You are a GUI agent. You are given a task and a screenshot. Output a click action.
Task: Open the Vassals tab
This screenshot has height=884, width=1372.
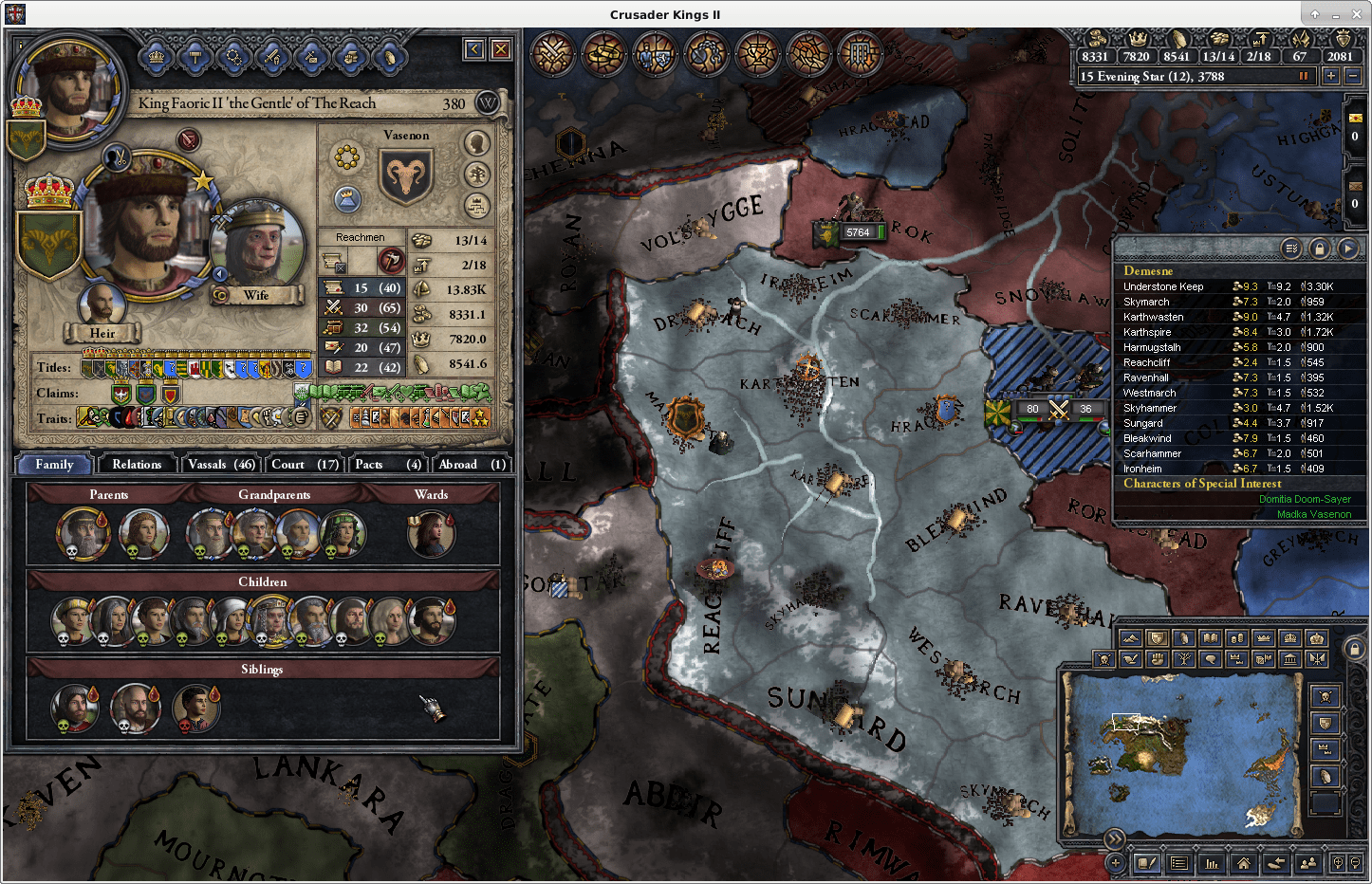(221, 464)
